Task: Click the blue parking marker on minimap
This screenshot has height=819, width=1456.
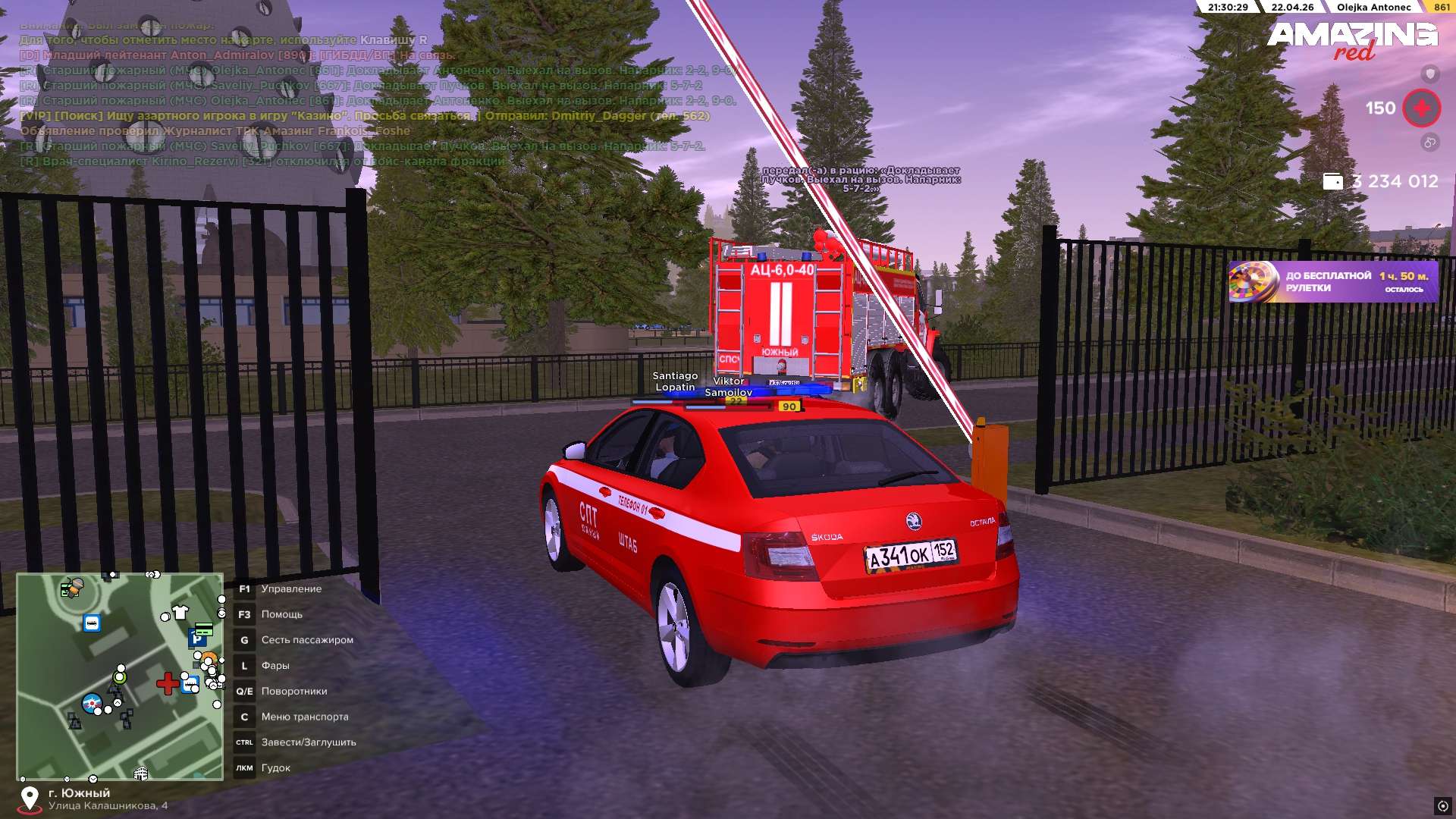Action: pyautogui.click(x=197, y=639)
